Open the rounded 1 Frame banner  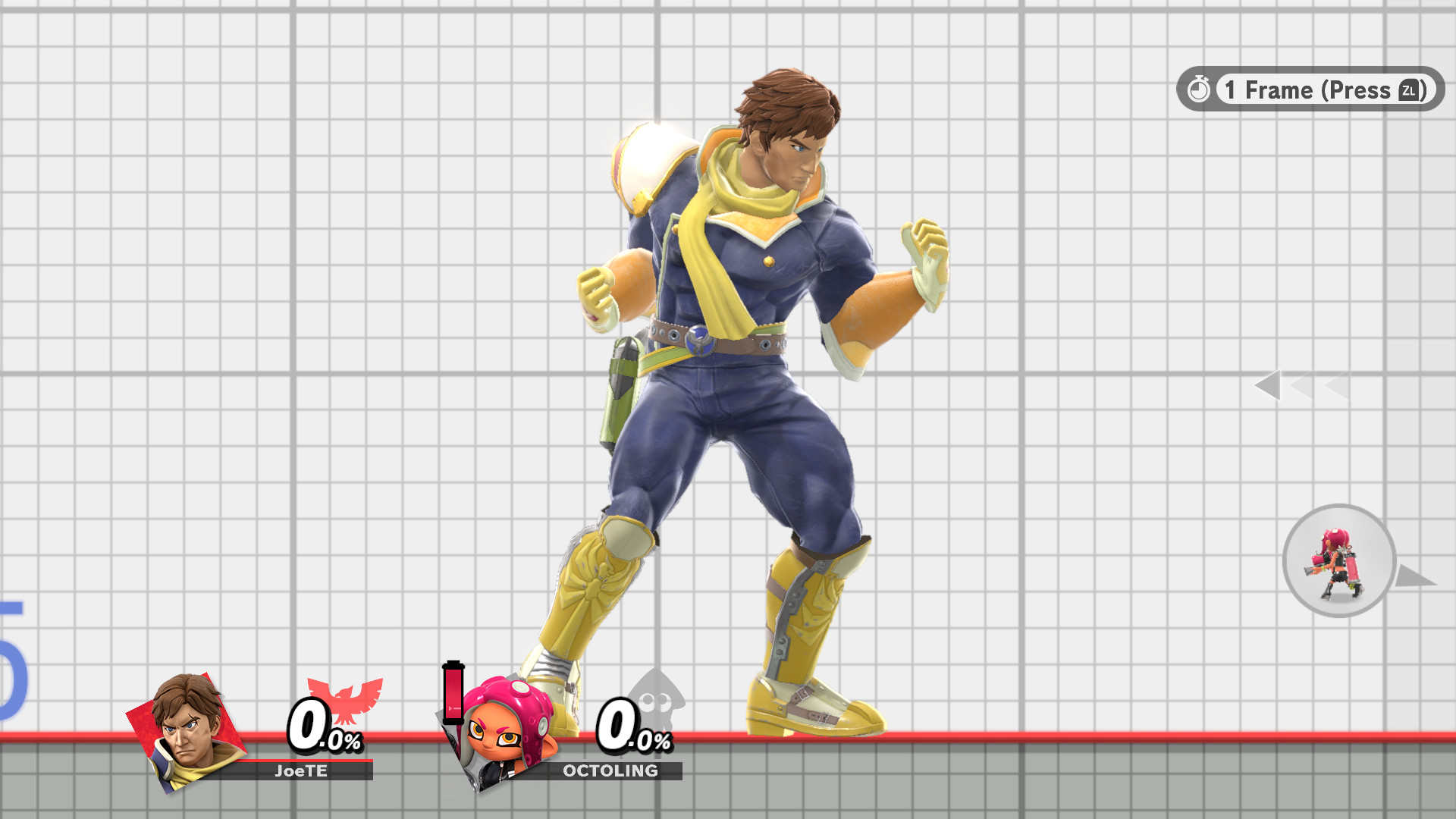1308,89
